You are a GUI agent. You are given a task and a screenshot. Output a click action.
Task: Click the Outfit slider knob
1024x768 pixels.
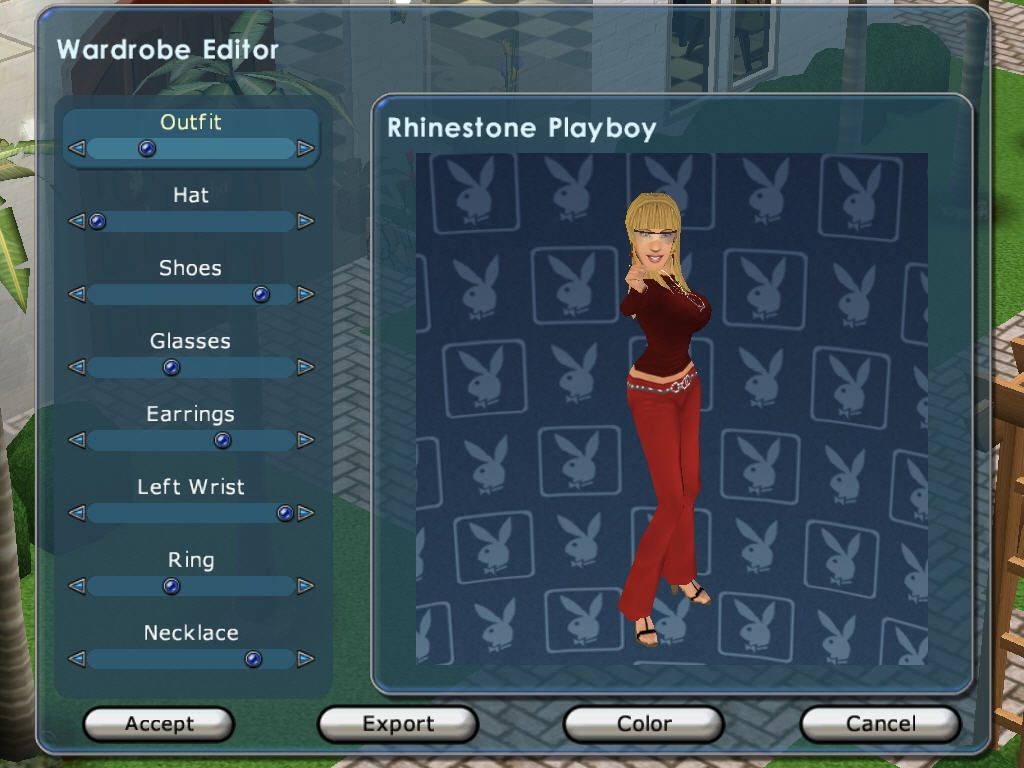[x=147, y=149]
